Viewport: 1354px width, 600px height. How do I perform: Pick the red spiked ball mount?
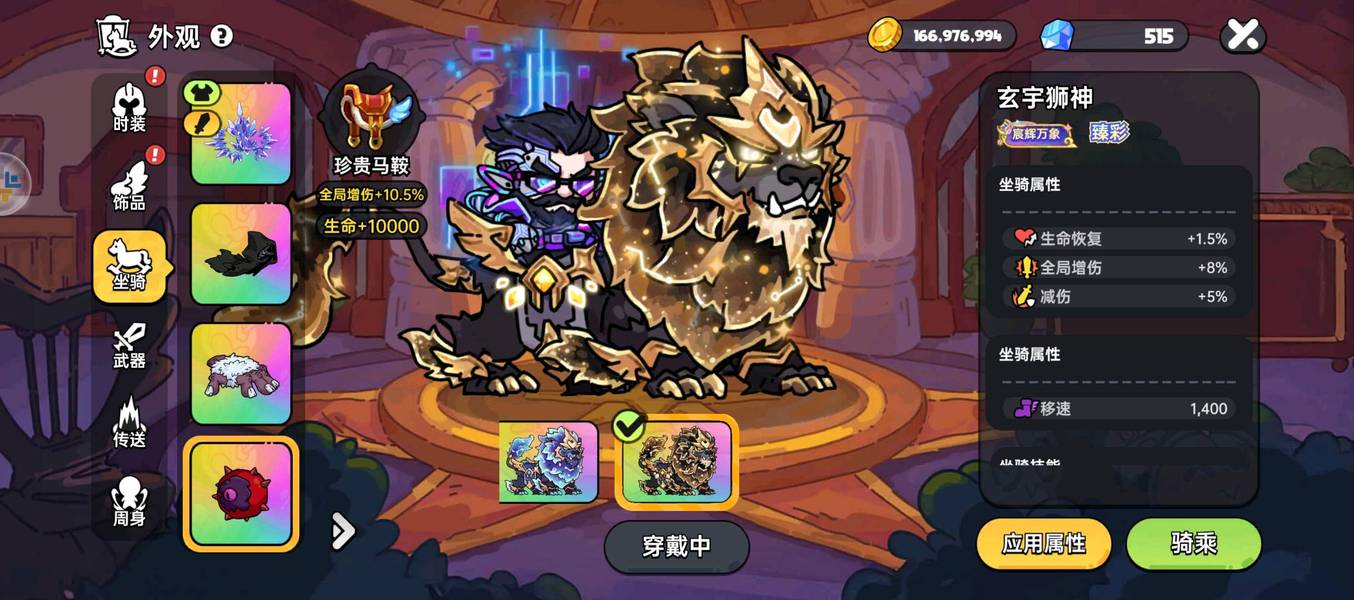(241, 494)
